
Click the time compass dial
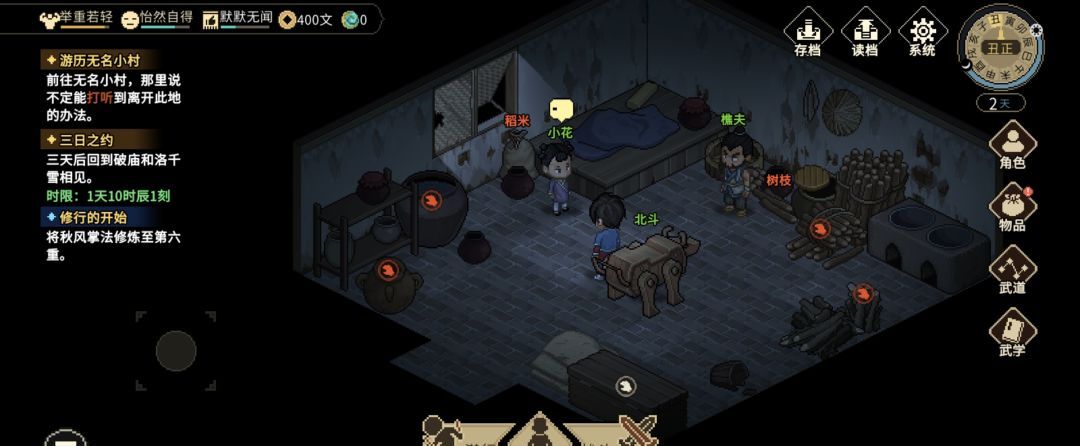pos(1000,47)
